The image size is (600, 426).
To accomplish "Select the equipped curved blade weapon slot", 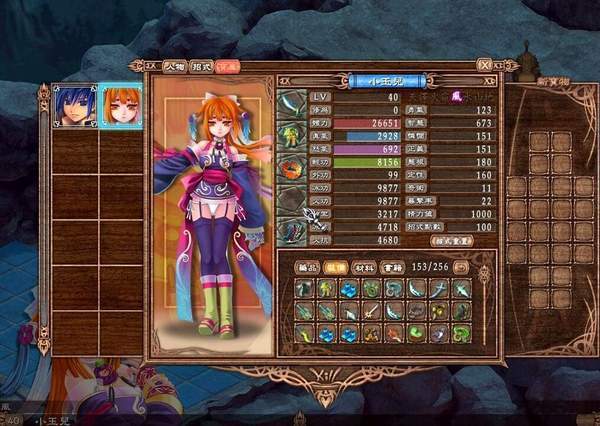I will [x=292, y=104].
